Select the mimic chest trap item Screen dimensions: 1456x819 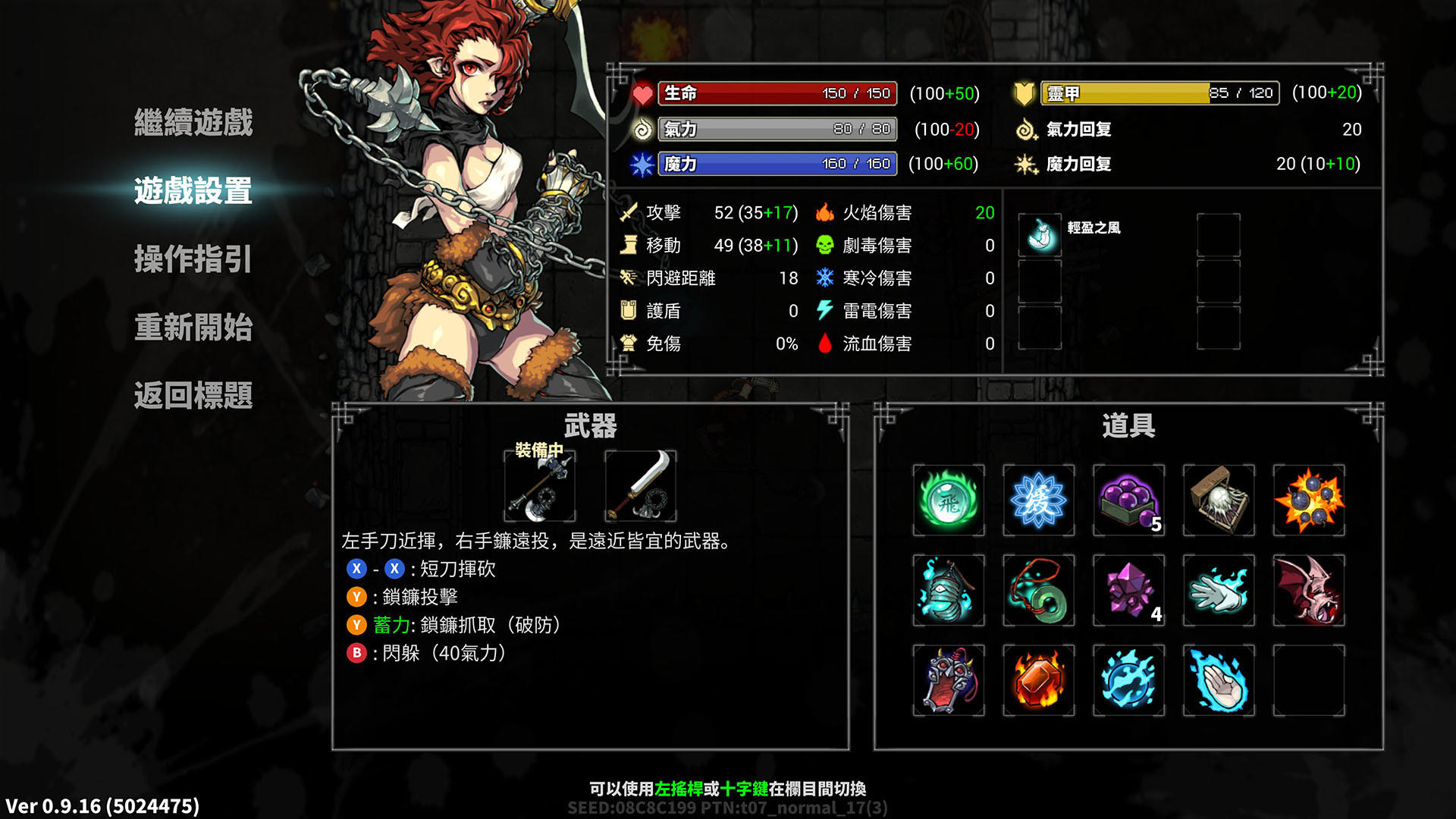pos(1219,500)
